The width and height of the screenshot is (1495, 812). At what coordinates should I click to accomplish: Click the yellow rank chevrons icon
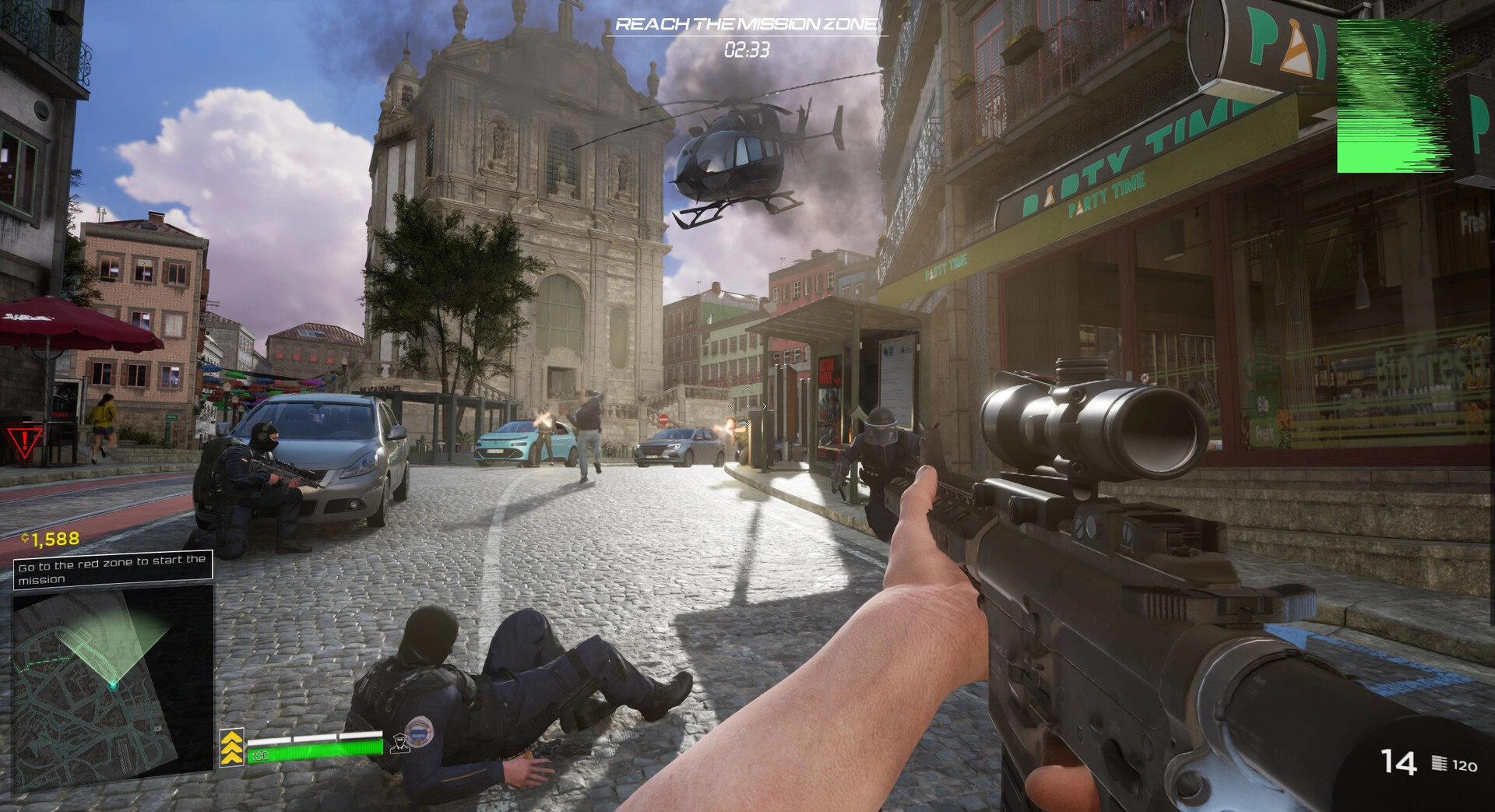click(x=231, y=747)
